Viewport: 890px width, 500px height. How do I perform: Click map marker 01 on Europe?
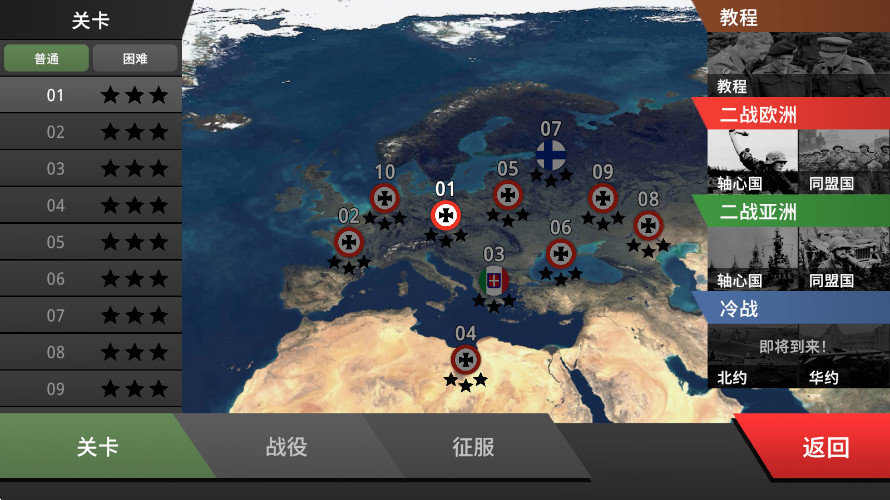(446, 214)
